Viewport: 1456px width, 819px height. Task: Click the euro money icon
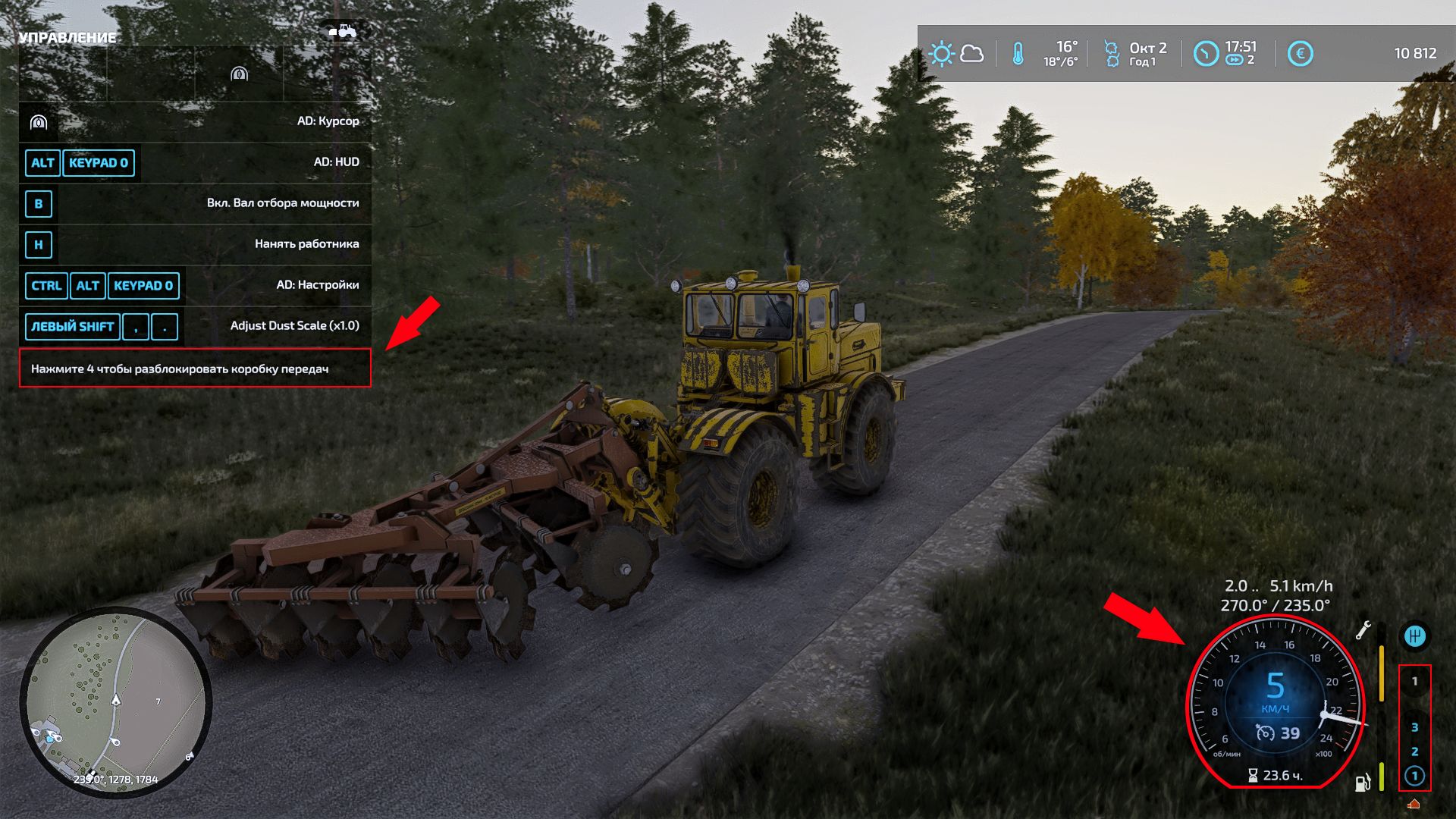[1300, 54]
